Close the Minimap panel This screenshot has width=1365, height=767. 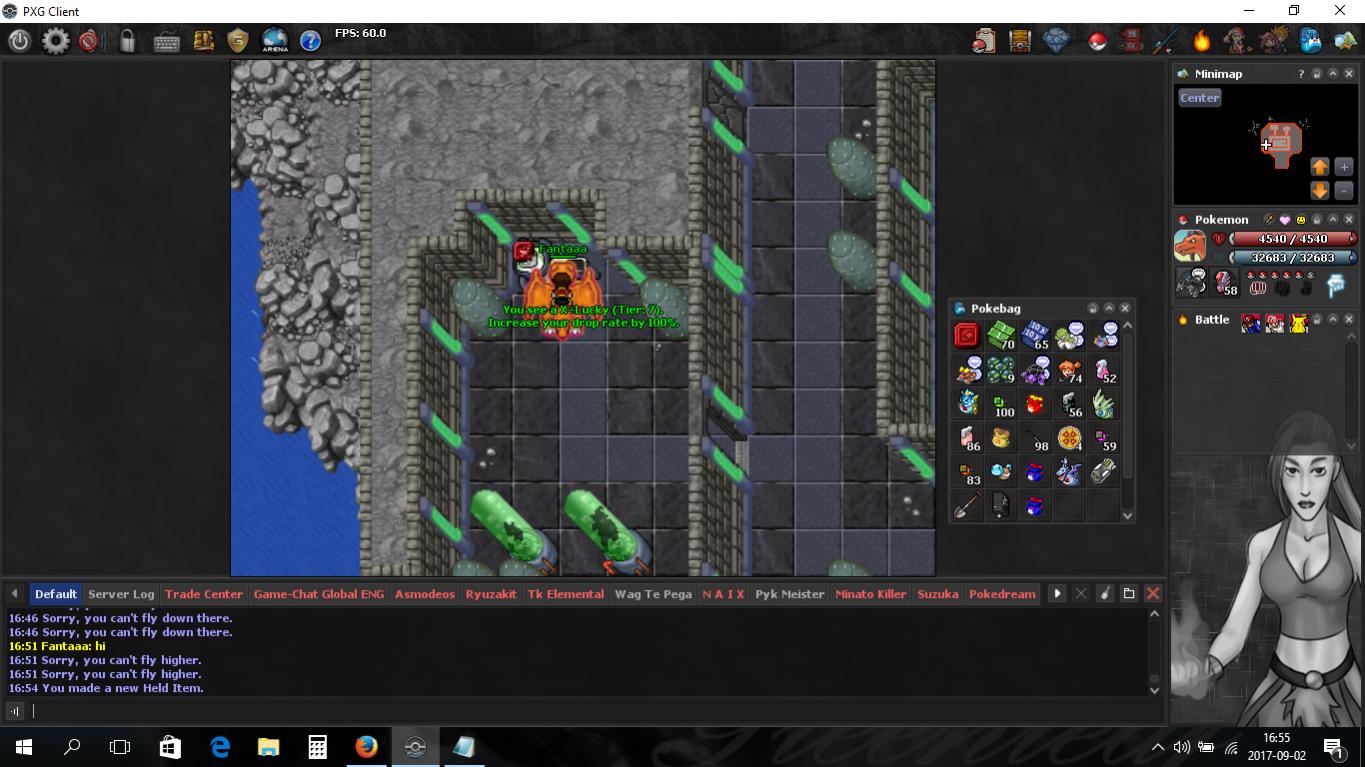(1348, 74)
